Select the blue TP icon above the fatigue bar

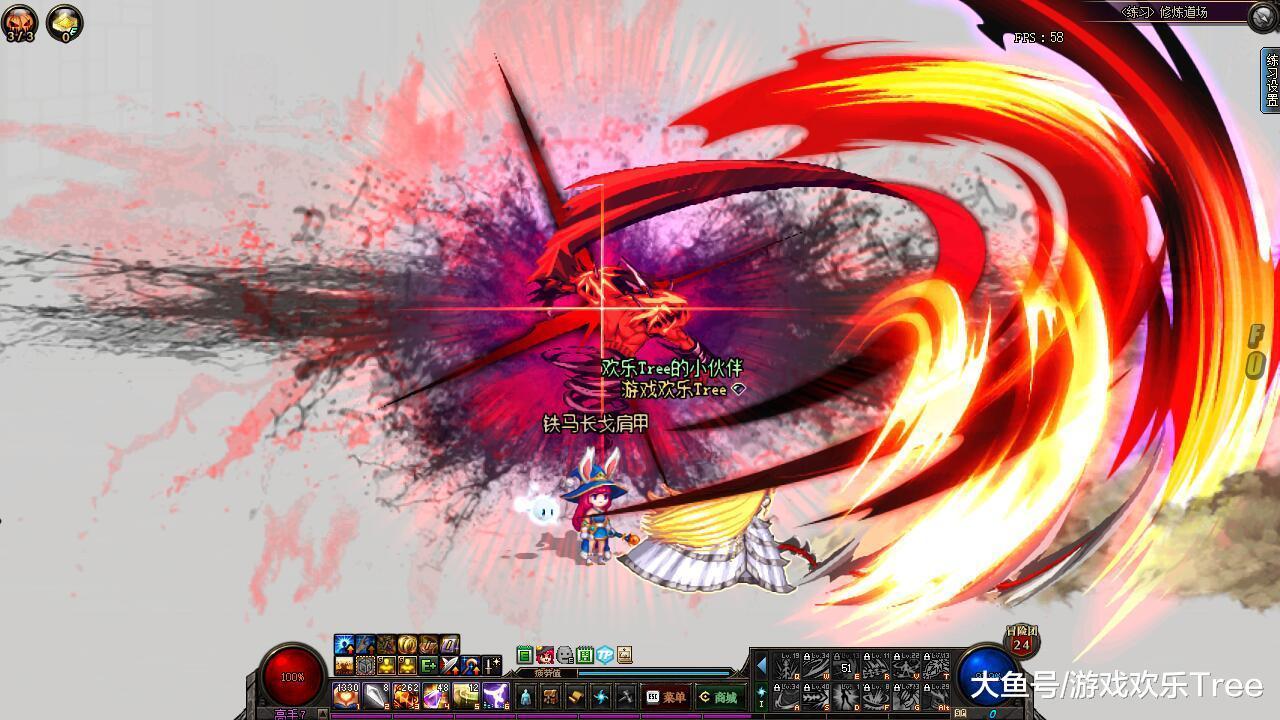(604, 655)
